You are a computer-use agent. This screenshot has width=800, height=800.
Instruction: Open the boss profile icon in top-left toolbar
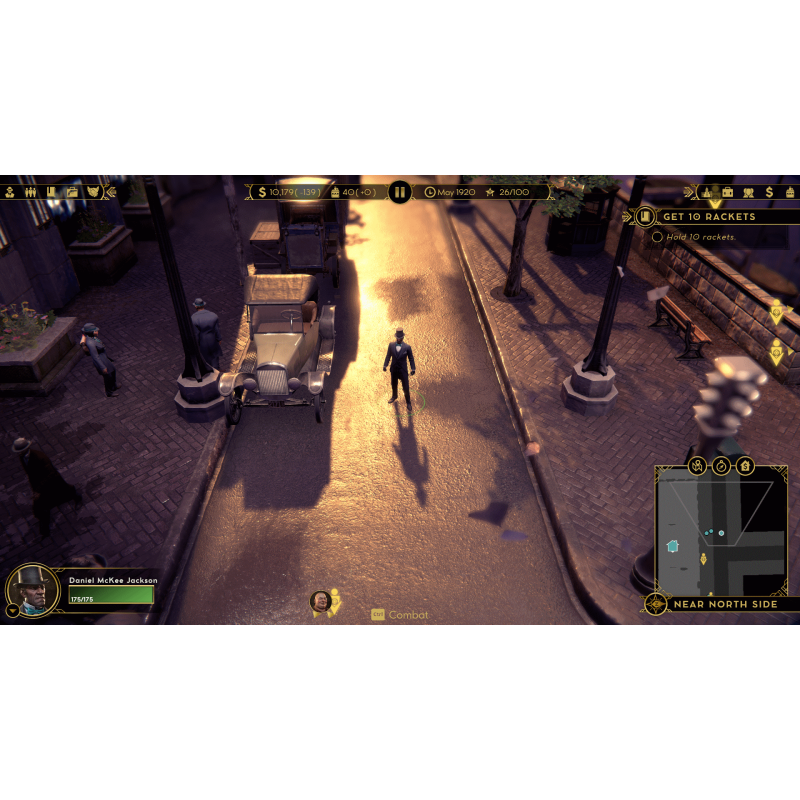(x=9, y=191)
